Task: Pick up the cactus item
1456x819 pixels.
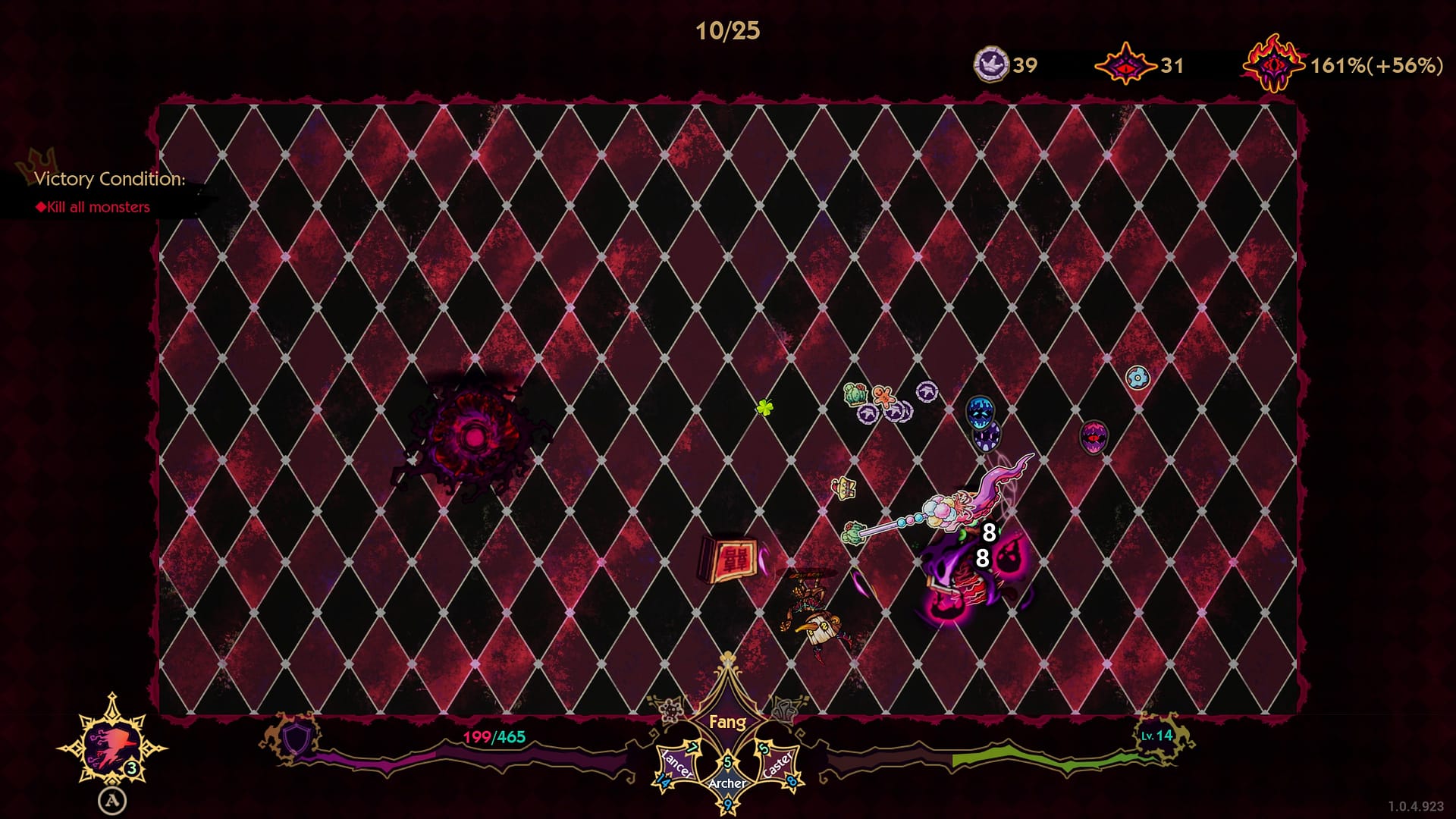Action: coord(855,394)
